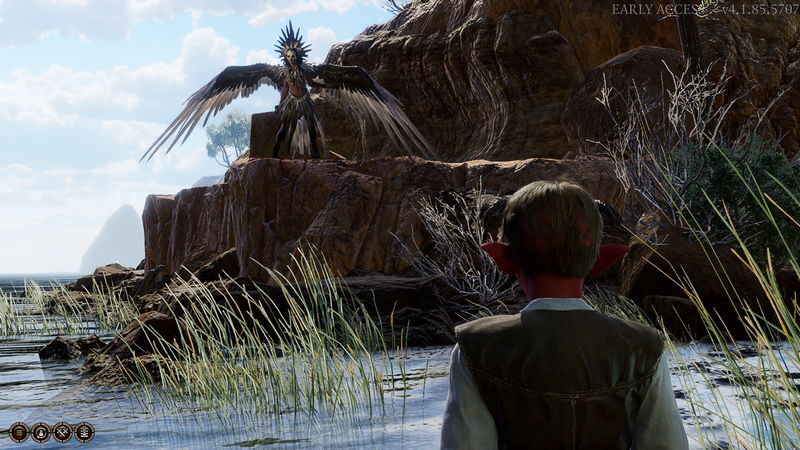Select the crossed swords icon
The height and width of the screenshot is (450, 800).
tap(62, 432)
